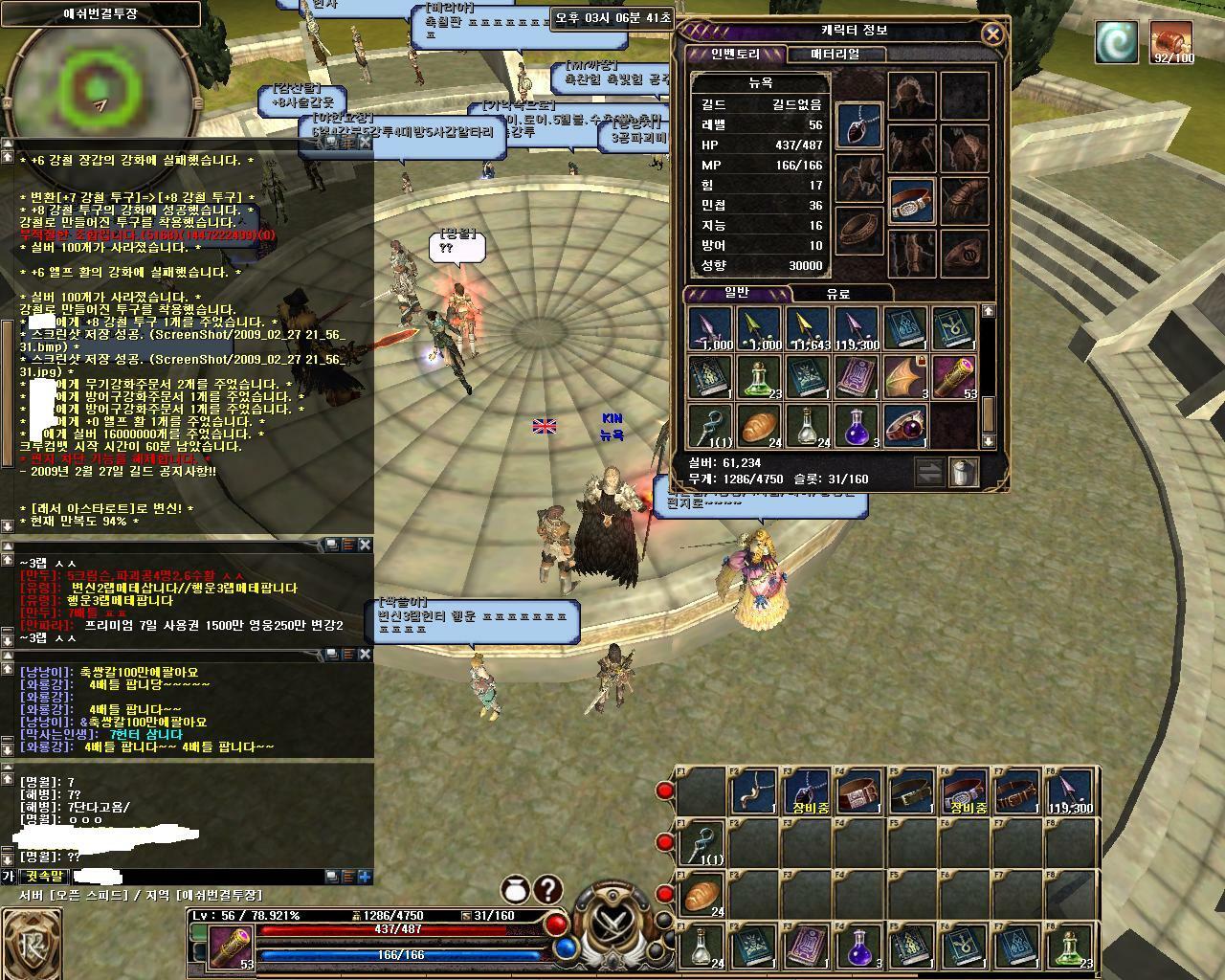Image resolution: width=1225 pixels, height=980 pixels.
Task: Open the help question mark button
Action: point(547,890)
